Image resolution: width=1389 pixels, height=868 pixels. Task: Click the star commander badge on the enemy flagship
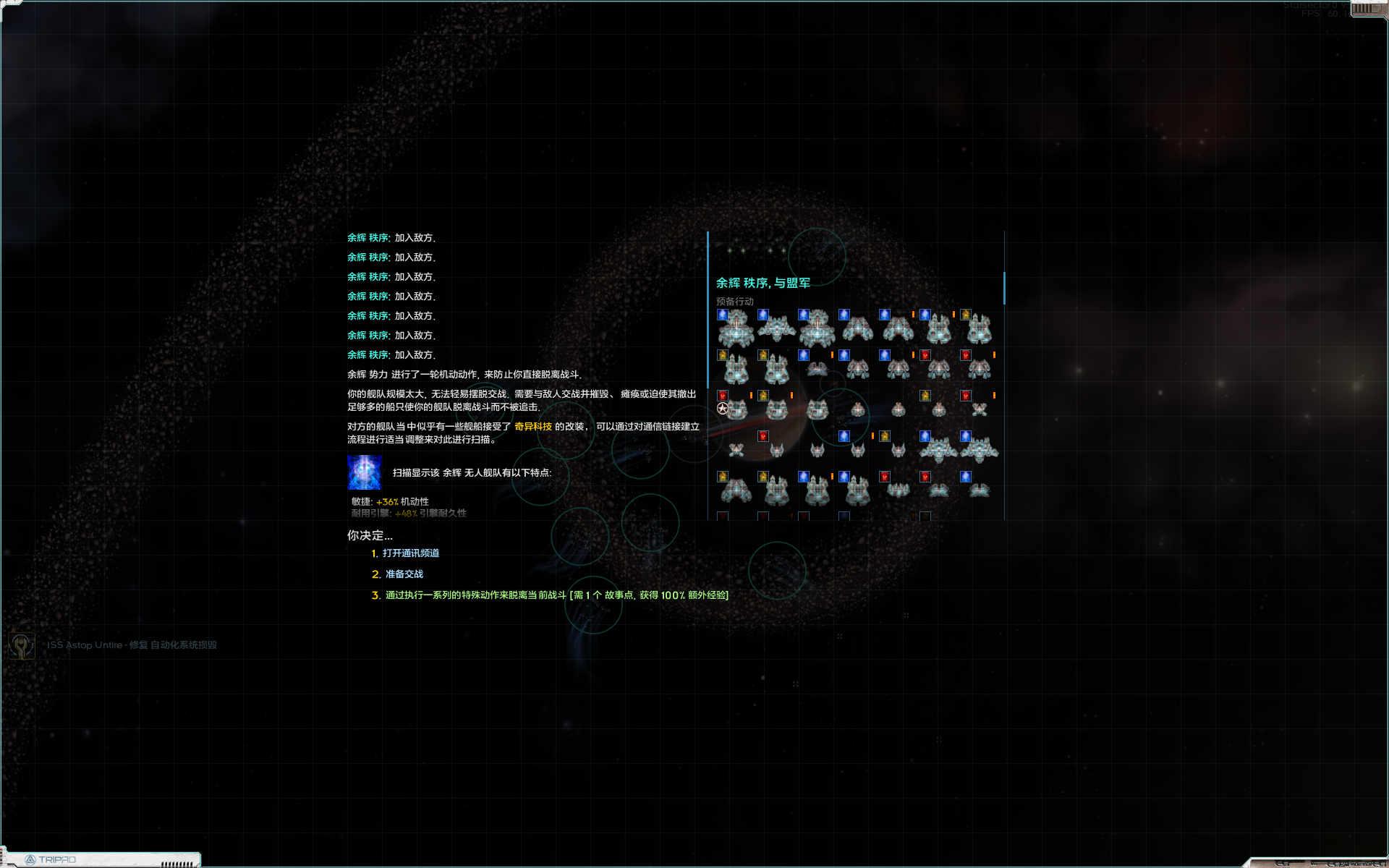(x=721, y=409)
